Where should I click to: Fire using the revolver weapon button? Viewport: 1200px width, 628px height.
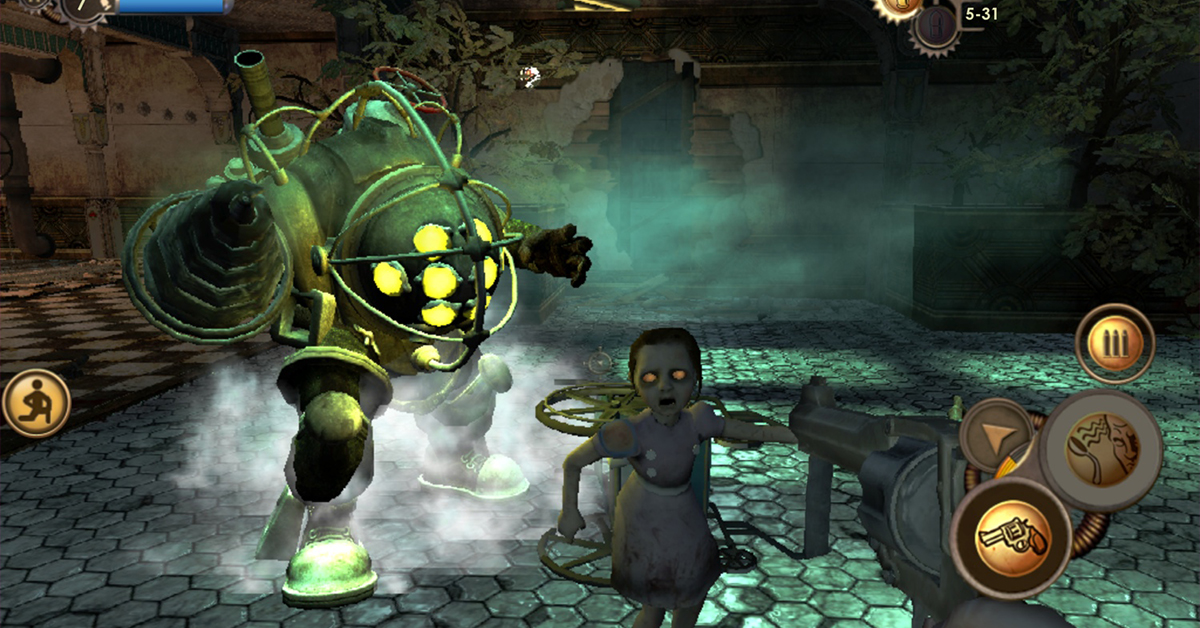(1010, 535)
